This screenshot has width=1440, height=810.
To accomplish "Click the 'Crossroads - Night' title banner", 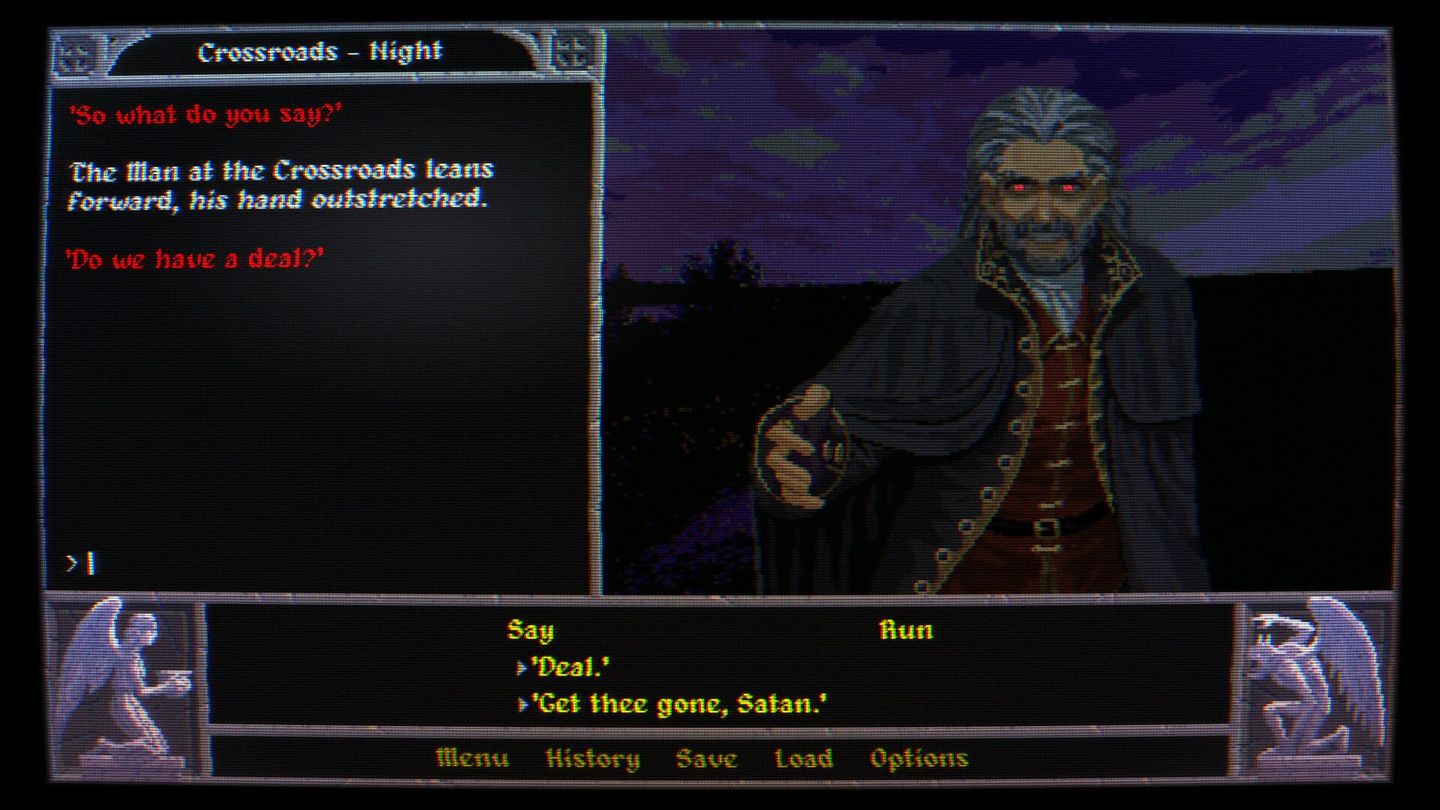I will coord(320,50).
